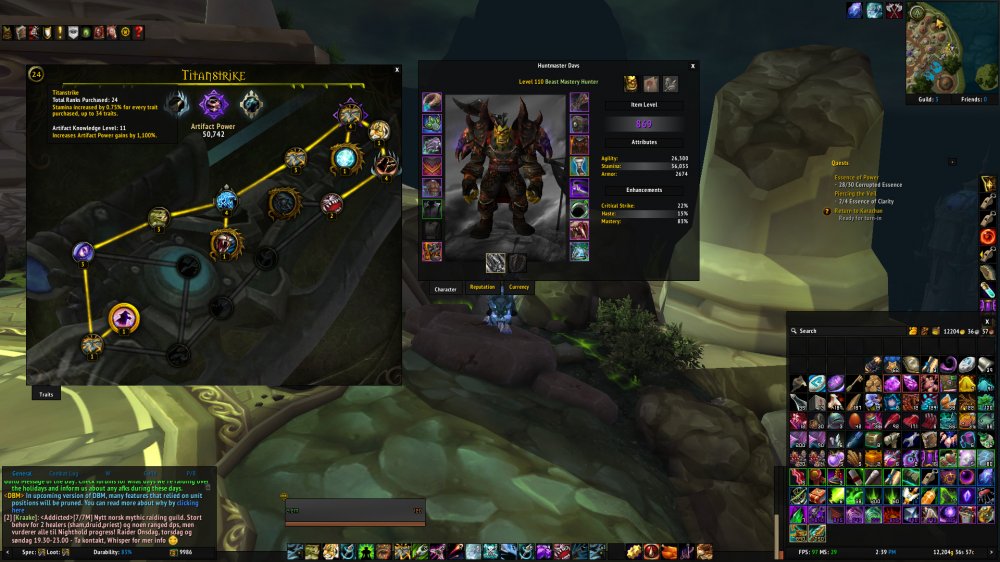Open the Essence of Power quest tracker entry
Screen dimensions: 1000x562
[x=856, y=177]
